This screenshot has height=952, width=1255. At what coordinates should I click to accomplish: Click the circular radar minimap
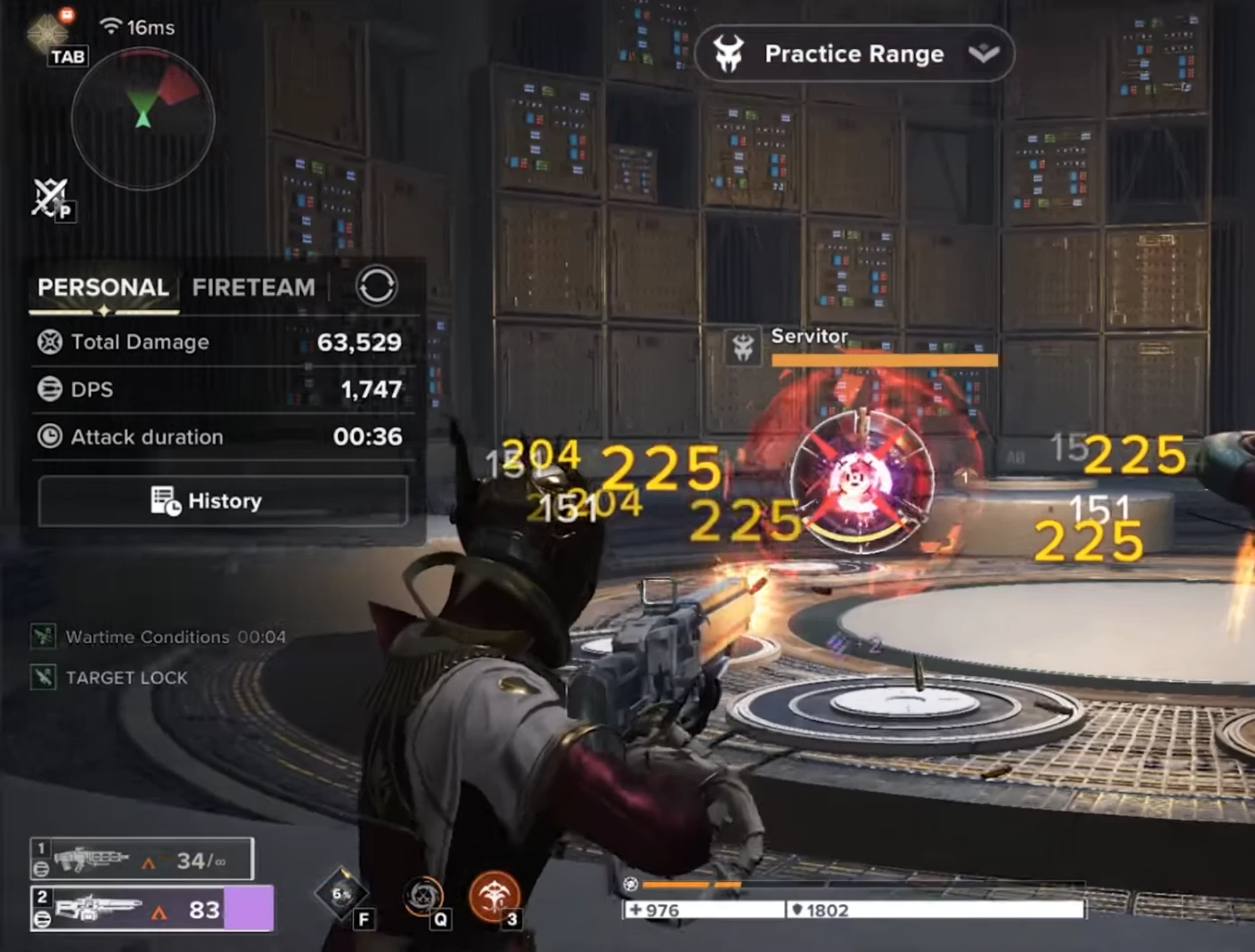(143, 119)
